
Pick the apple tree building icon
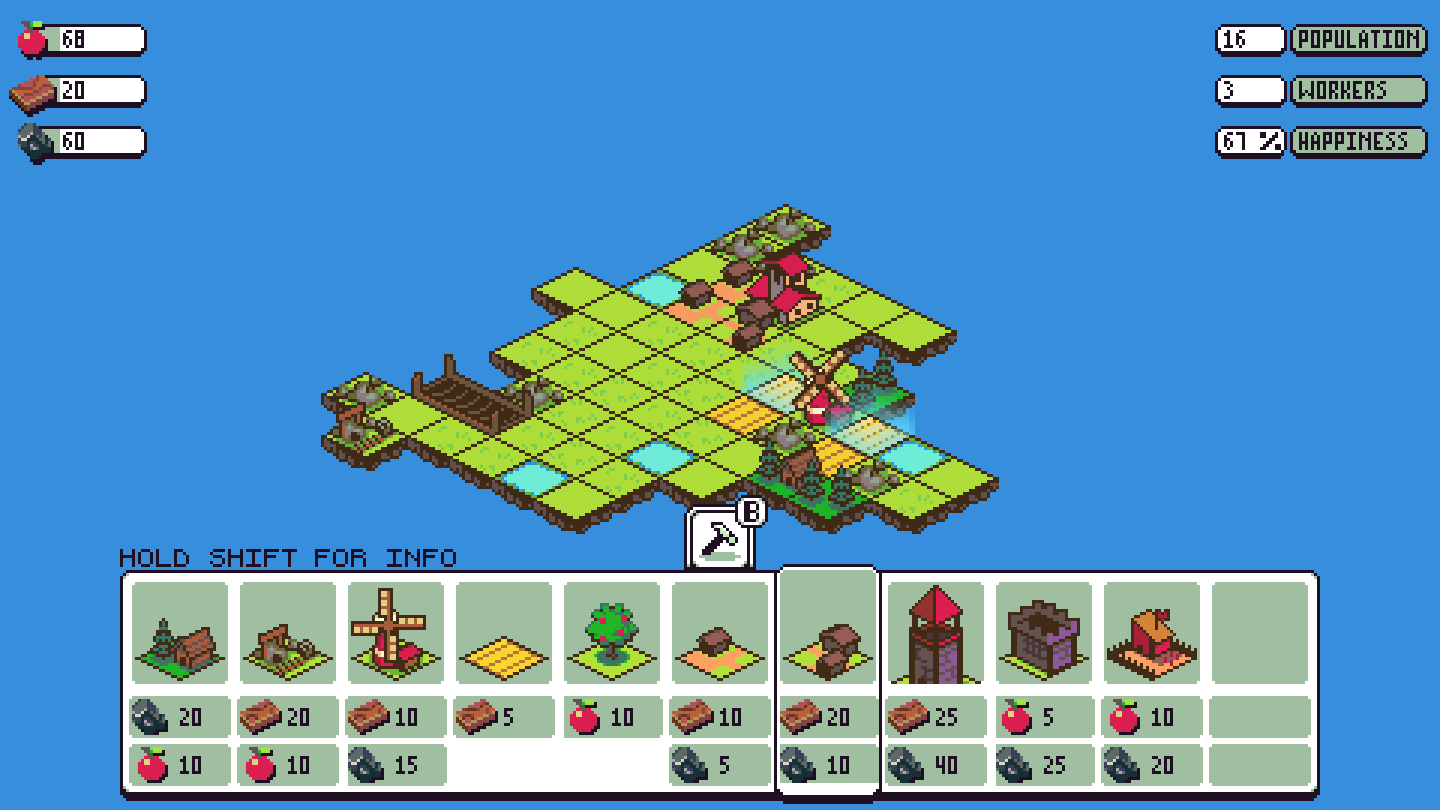click(611, 630)
